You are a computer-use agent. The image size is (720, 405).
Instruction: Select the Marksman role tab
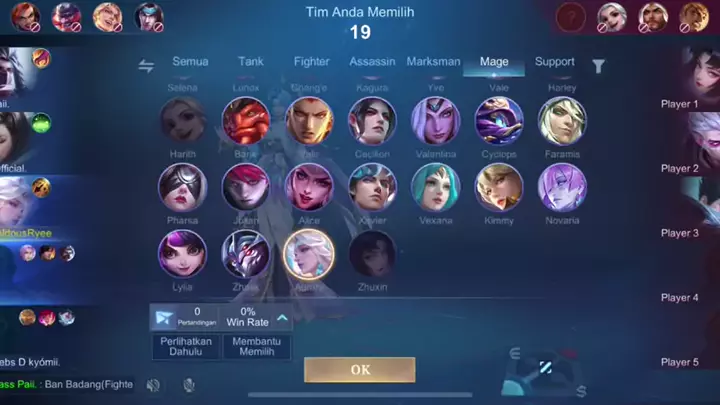pyautogui.click(x=433, y=62)
